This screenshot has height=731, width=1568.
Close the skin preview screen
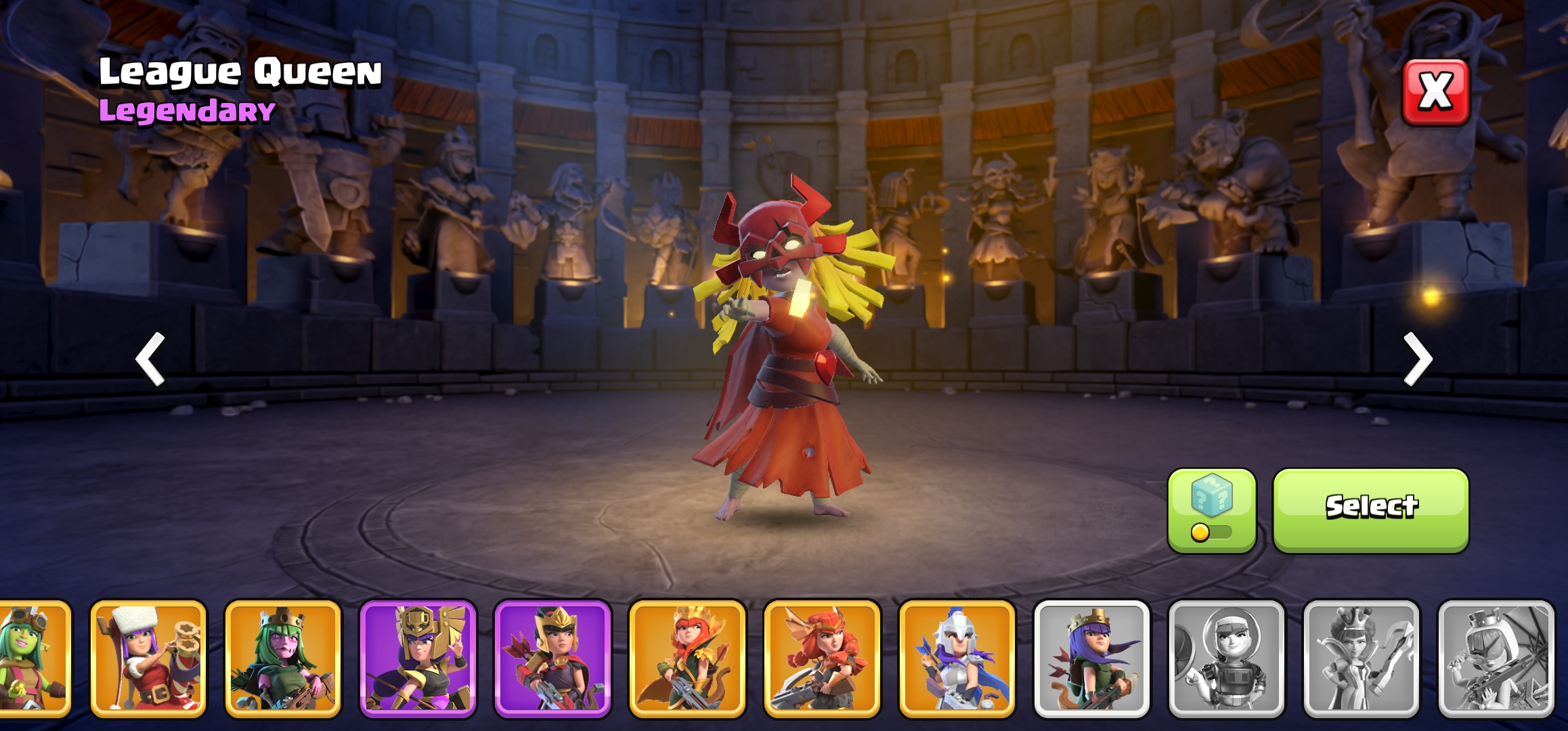pos(1435,92)
